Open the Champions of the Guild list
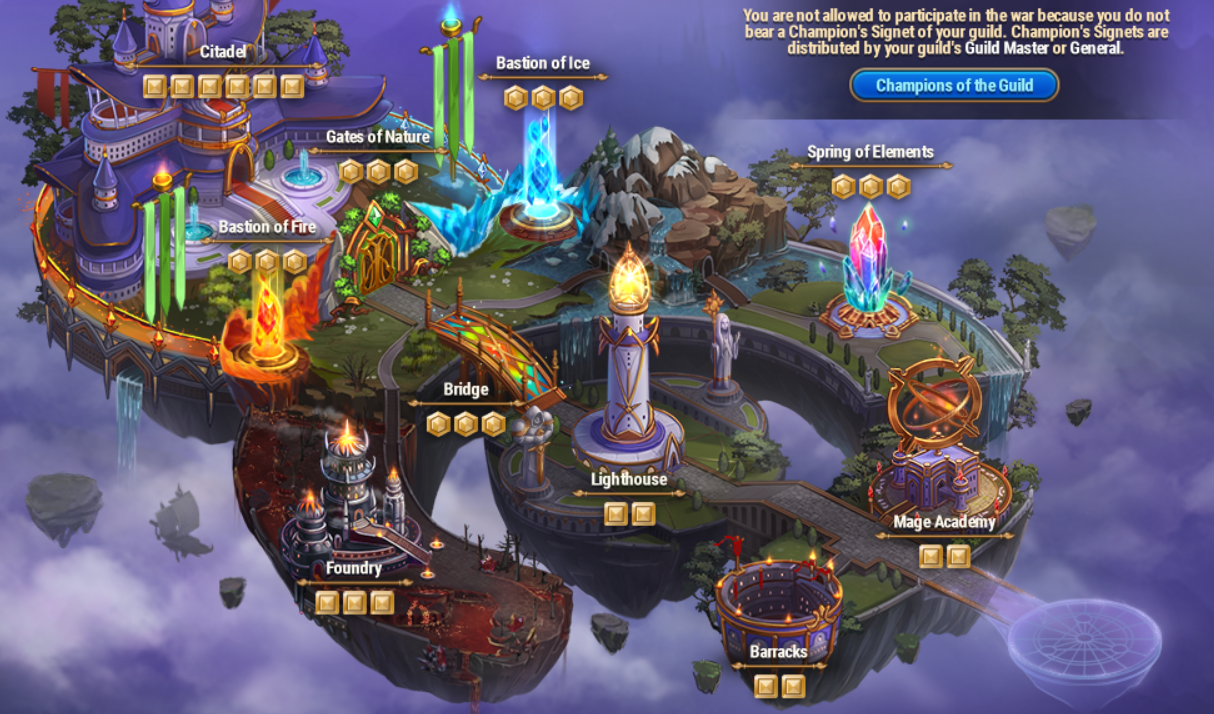The image size is (1214, 714). (954, 85)
